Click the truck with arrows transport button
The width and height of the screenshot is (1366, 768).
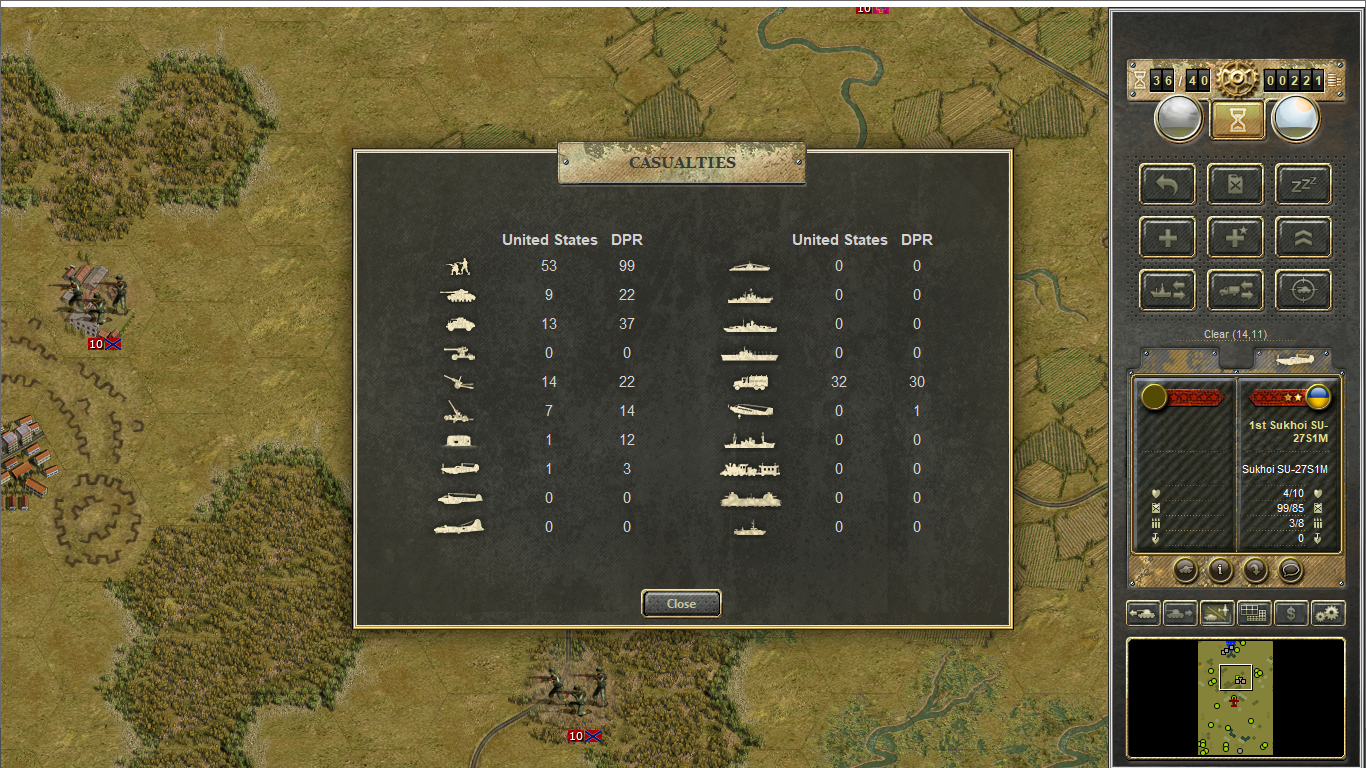coord(1235,291)
